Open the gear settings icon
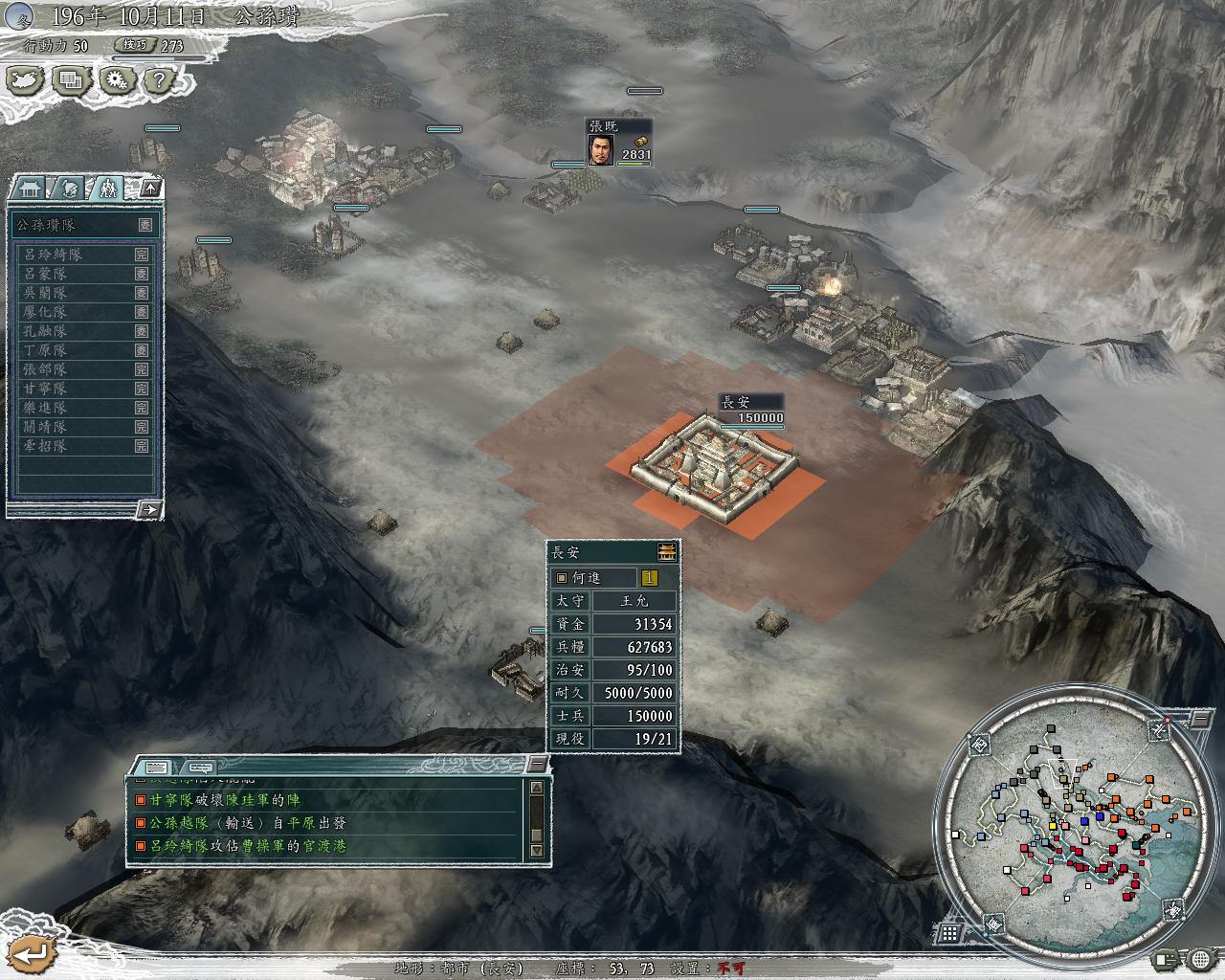Viewport: 1225px width, 980px height. (x=116, y=80)
